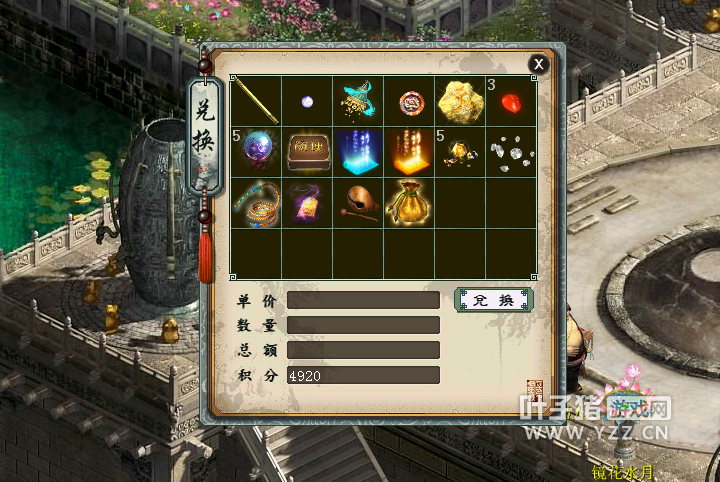Select the glowing blue scroll item

(359, 152)
